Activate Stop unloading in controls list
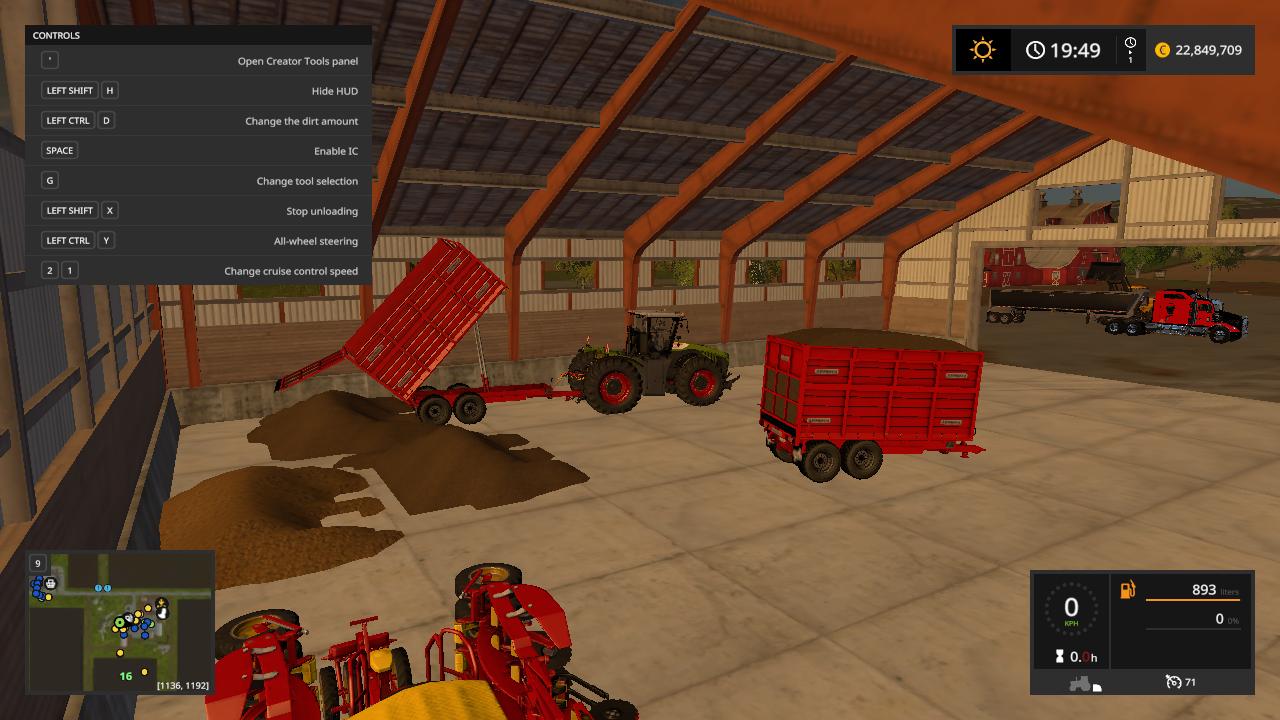Image resolution: width=1280 pixels, height=720 pixels. pos(196,210)
